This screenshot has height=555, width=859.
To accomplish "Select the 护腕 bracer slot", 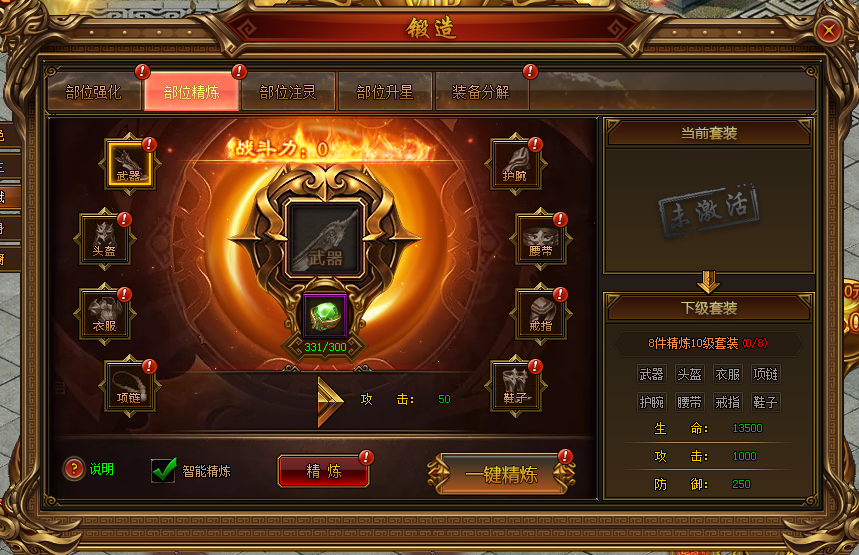I will pyautogui.click(x=514, y=163).
